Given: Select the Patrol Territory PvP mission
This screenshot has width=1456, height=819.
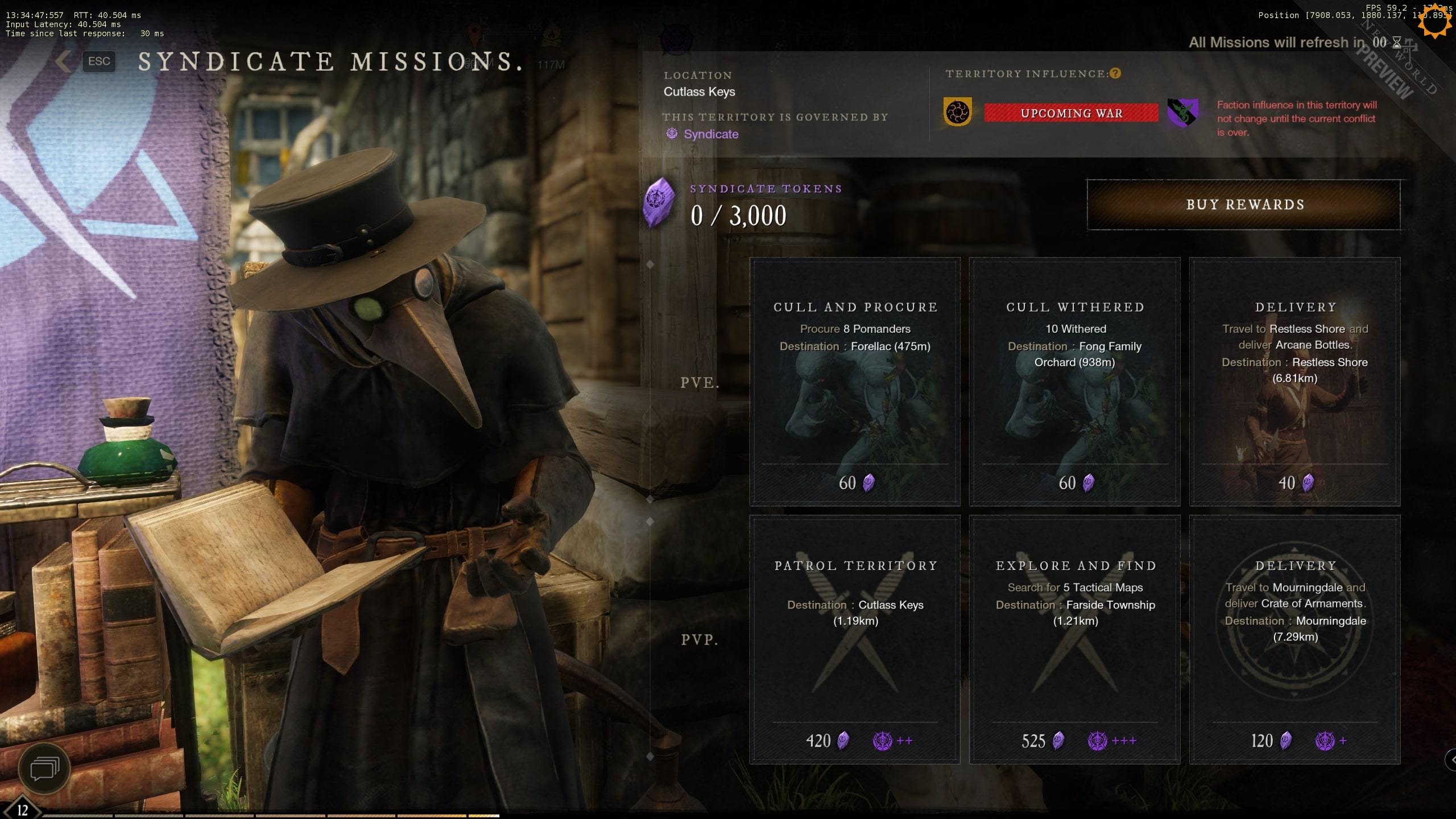Looking at the screenshot, I should click(855, 640).
